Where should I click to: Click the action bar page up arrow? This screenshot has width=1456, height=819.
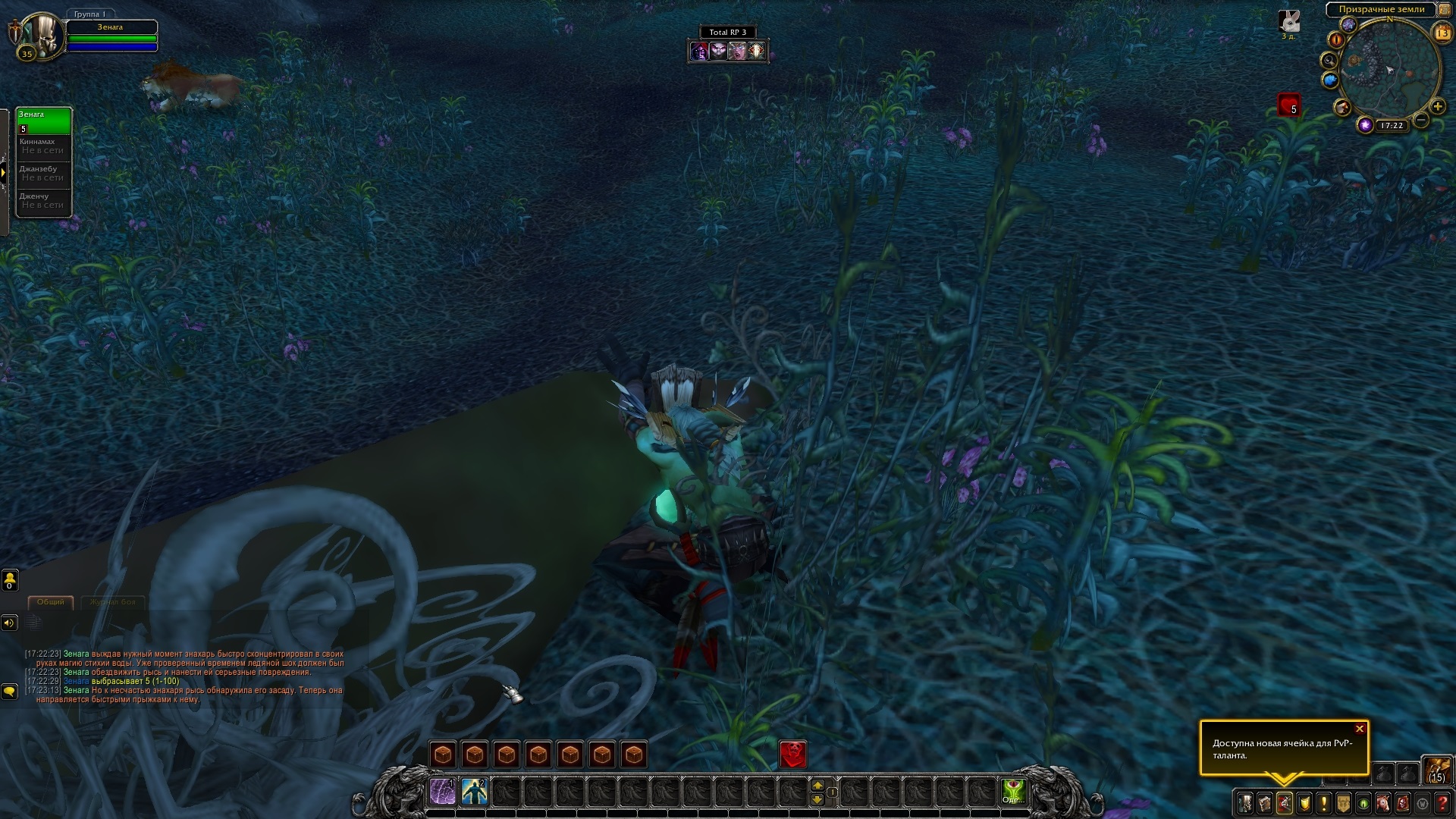point(817,786)
